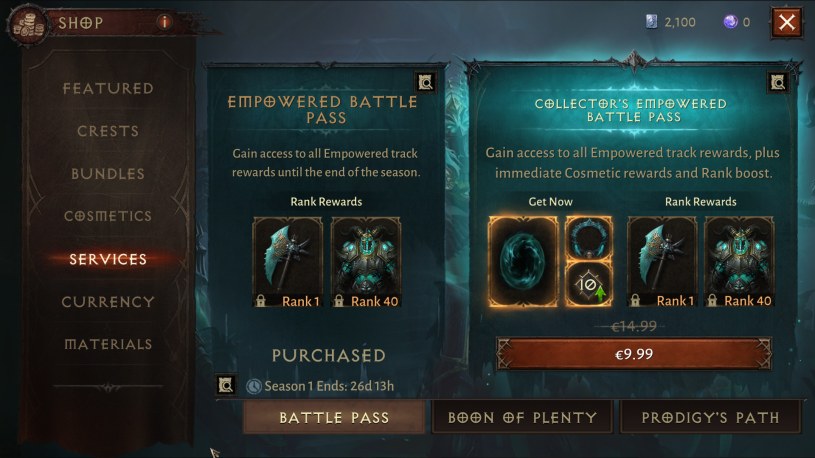Image resolution: width=815 pixels, height=458 pixels.
Task: Switch to the Boon of Plenty tab
Action: 522,417
